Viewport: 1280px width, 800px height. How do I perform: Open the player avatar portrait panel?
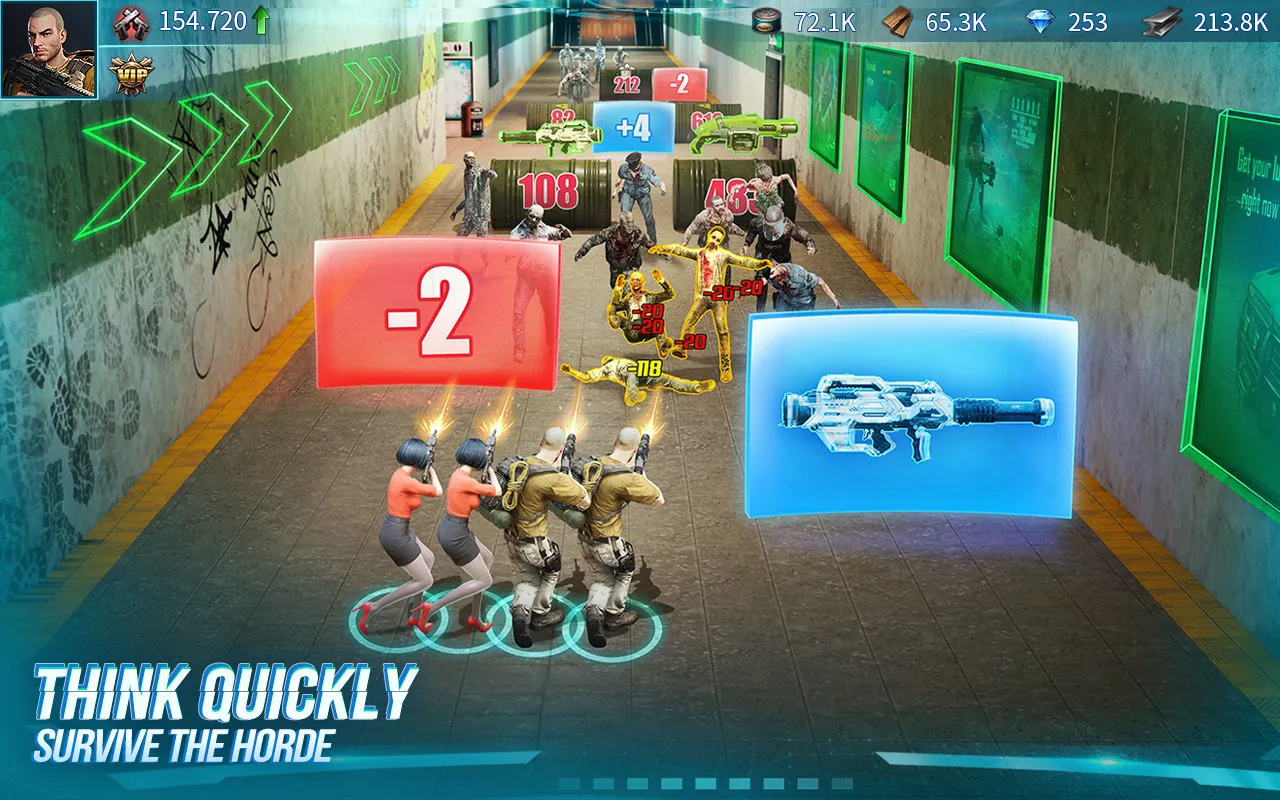pyautogui.click(x=49, y=50)
